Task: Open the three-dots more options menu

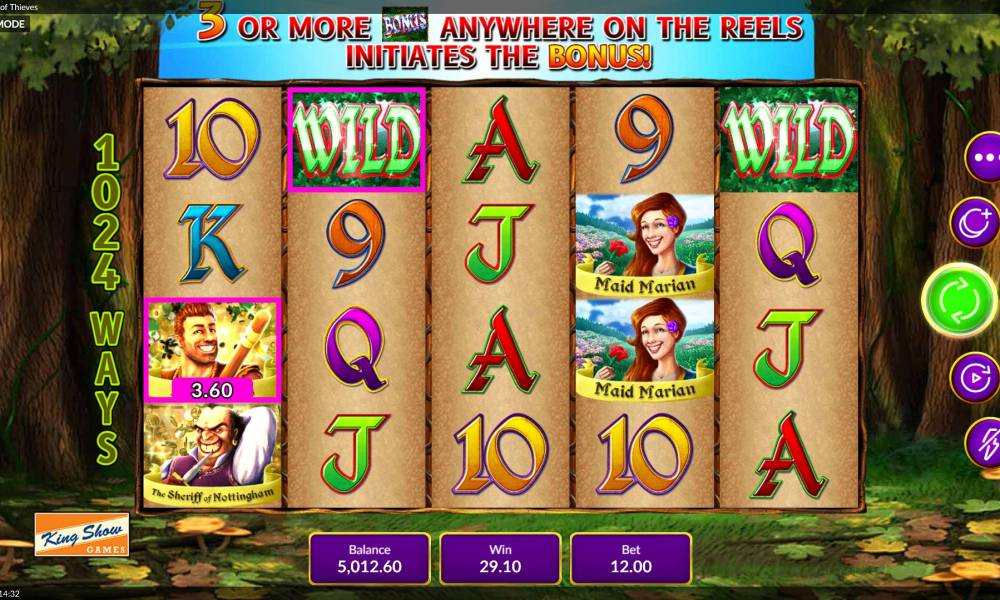Action: tap(984, 157)
